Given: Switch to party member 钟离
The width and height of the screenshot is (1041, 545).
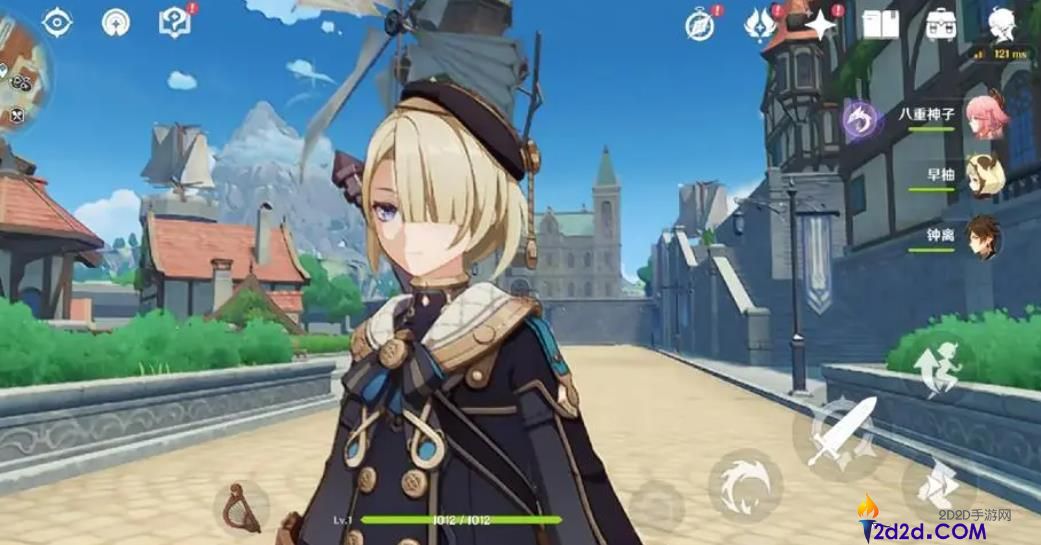Looking at the screenshot, I should click(983, 236).
